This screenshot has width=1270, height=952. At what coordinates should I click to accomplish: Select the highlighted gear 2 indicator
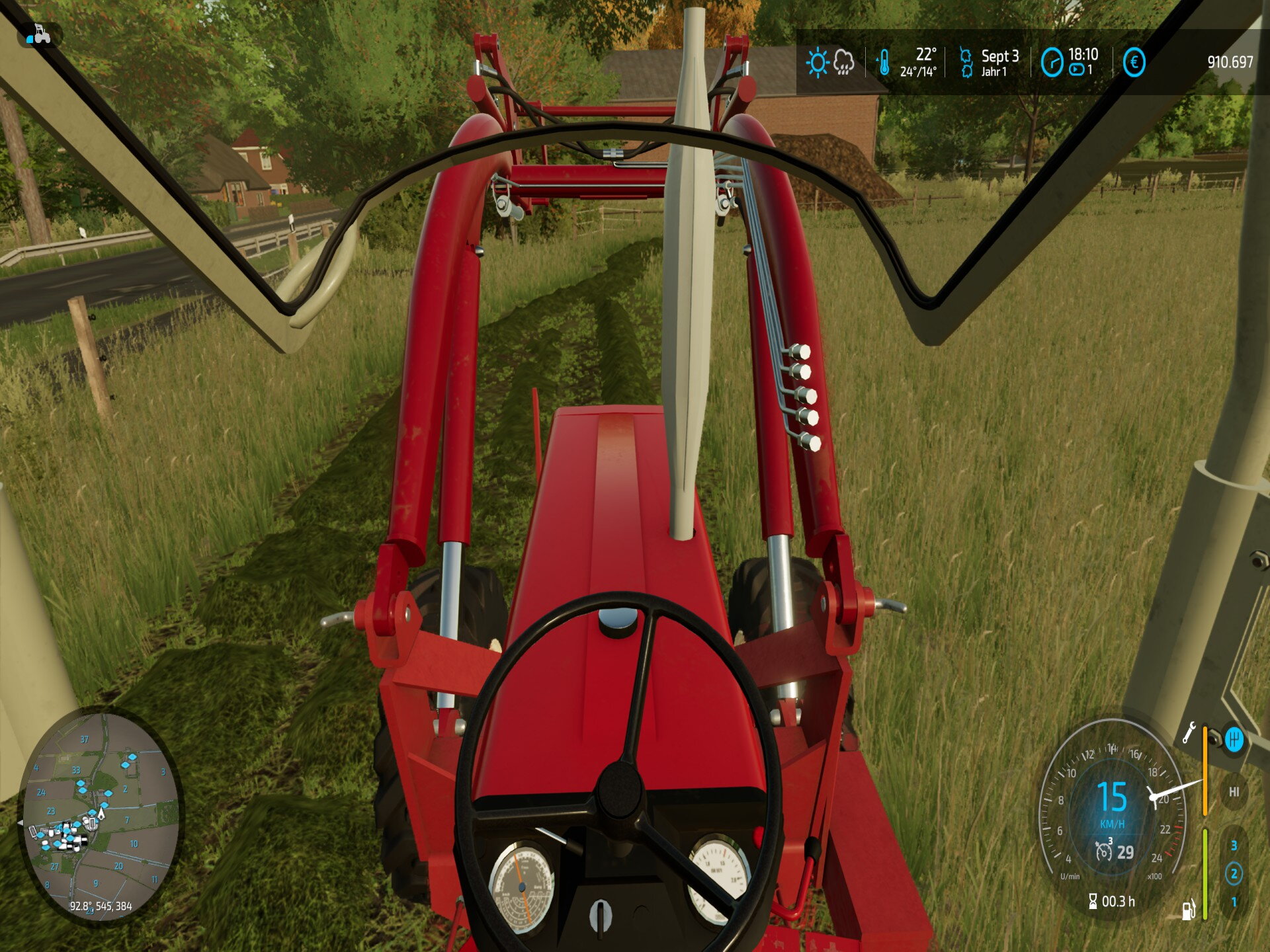(x=1234, y=873)
